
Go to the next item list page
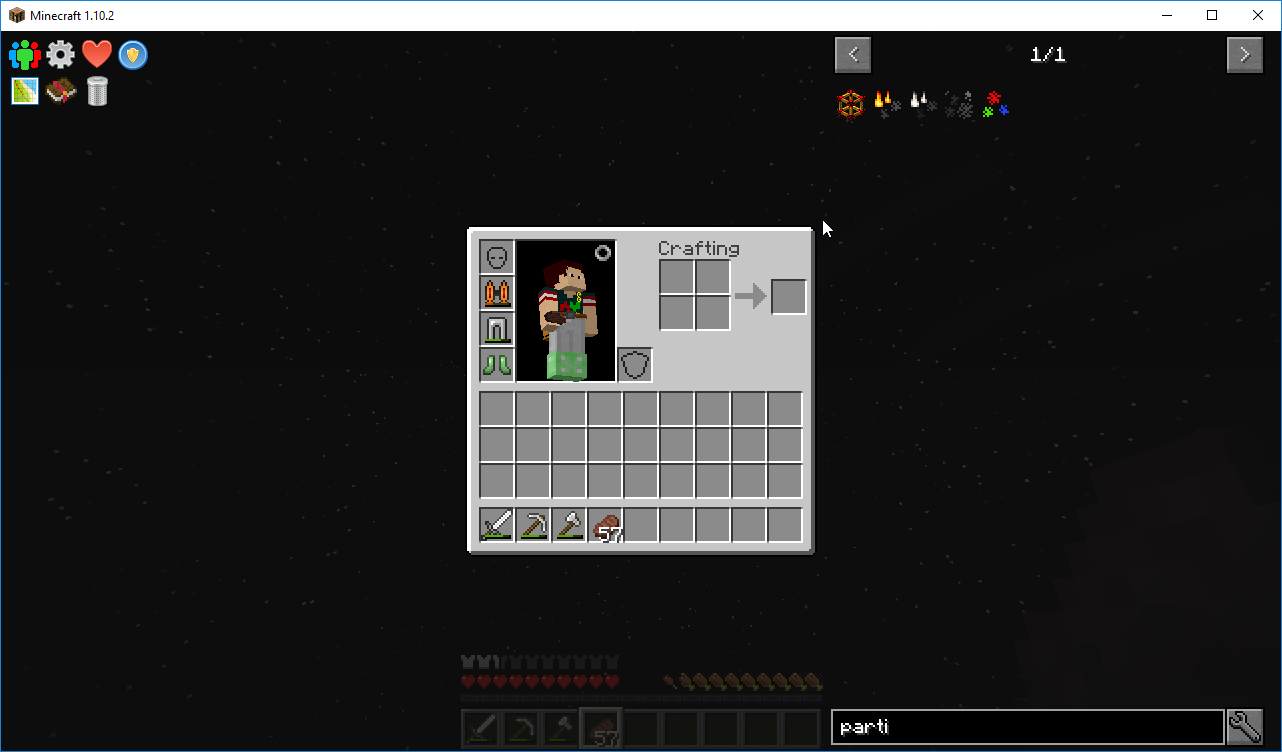tap(1244, 55)
